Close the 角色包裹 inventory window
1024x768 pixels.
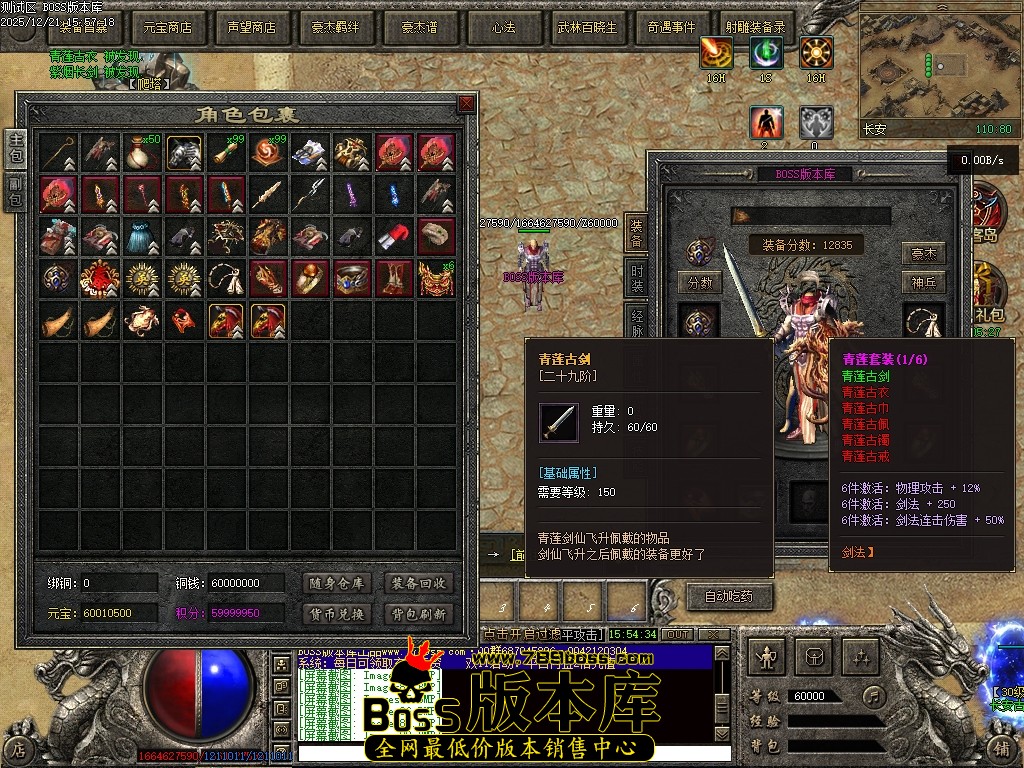pos(466,104)
